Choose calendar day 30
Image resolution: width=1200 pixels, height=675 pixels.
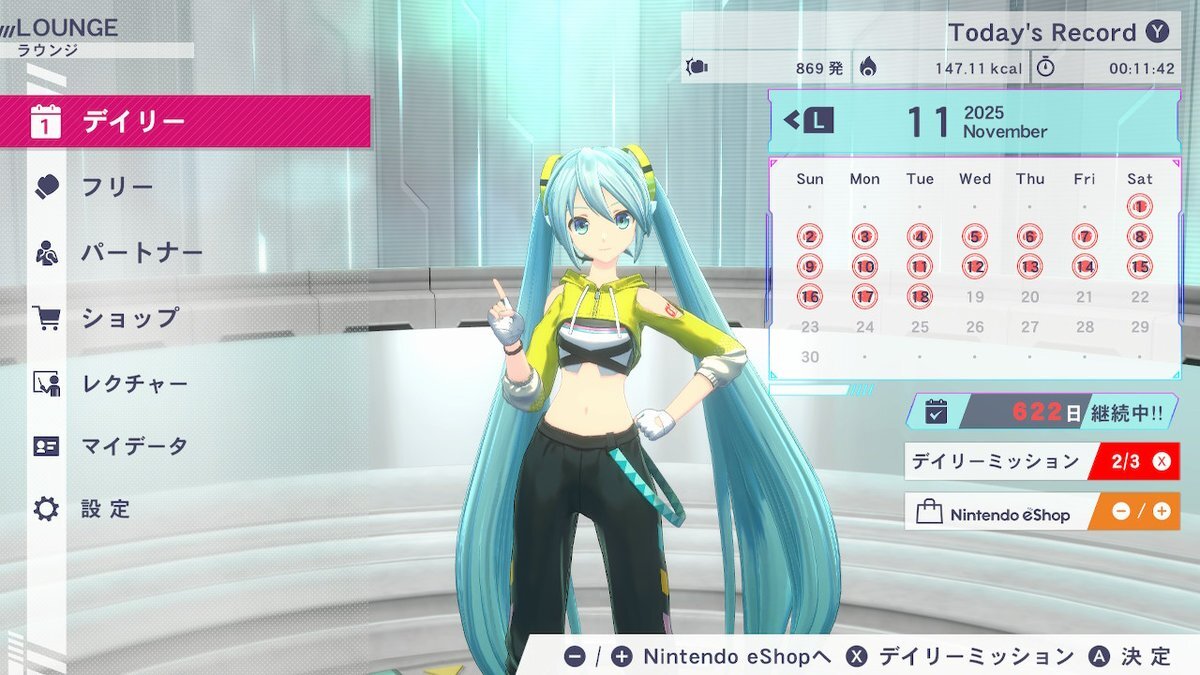click(809, 357)
